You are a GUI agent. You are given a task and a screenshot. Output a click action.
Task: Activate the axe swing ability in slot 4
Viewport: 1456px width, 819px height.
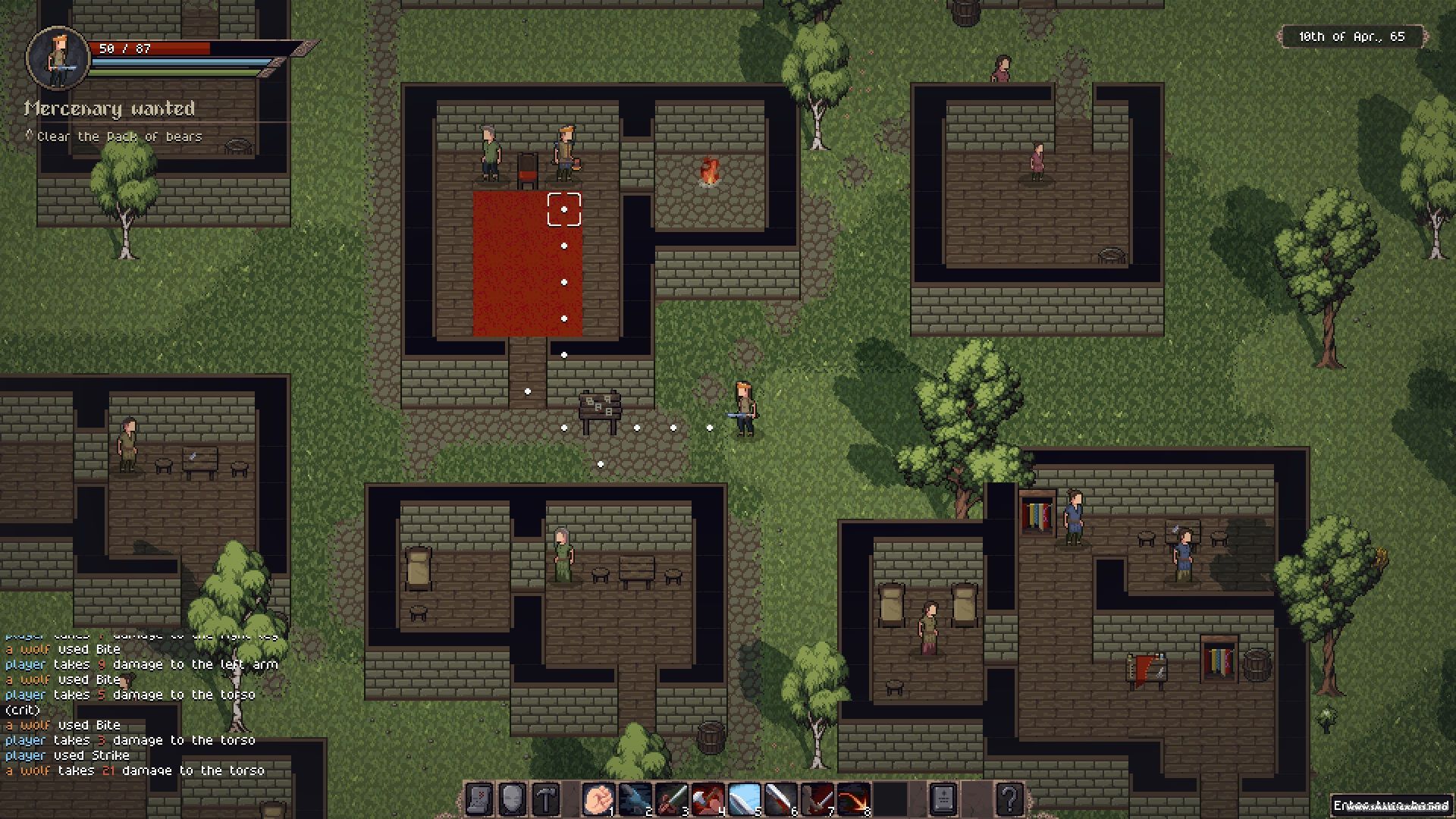coord(708,799)
